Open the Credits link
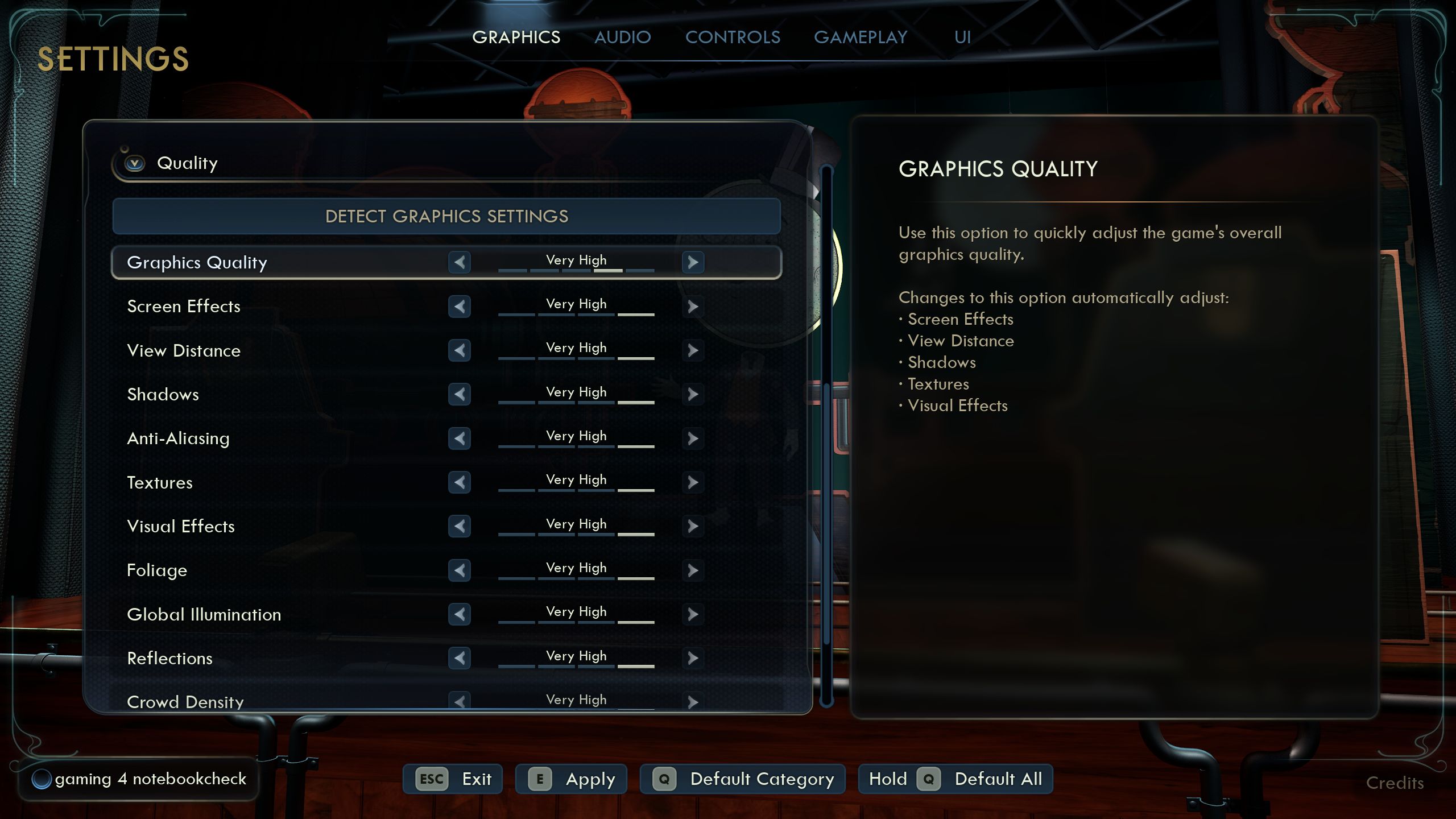Screen dimensions: 1456x819 click(x=1395, y=783)
